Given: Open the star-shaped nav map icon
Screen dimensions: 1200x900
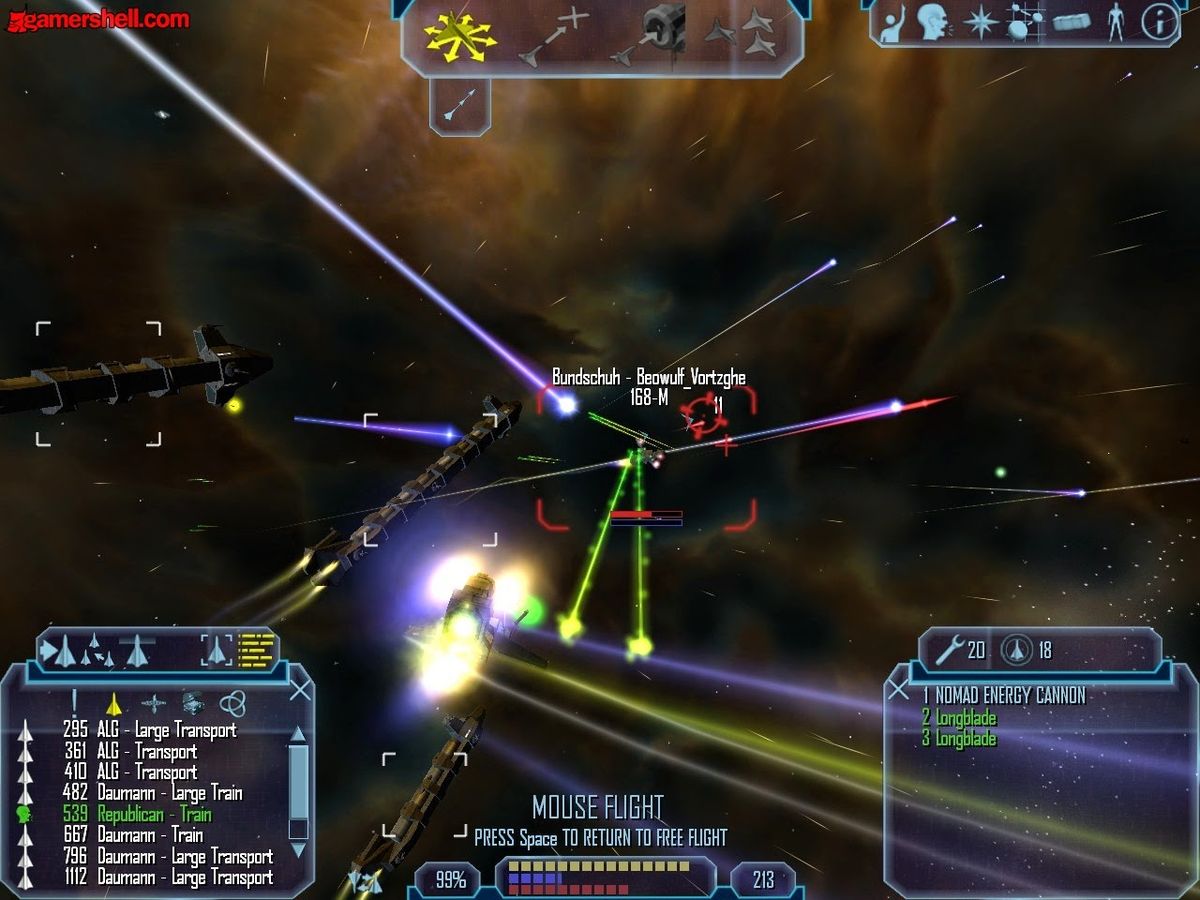Looking at the screenshot, I should [979, 23].
